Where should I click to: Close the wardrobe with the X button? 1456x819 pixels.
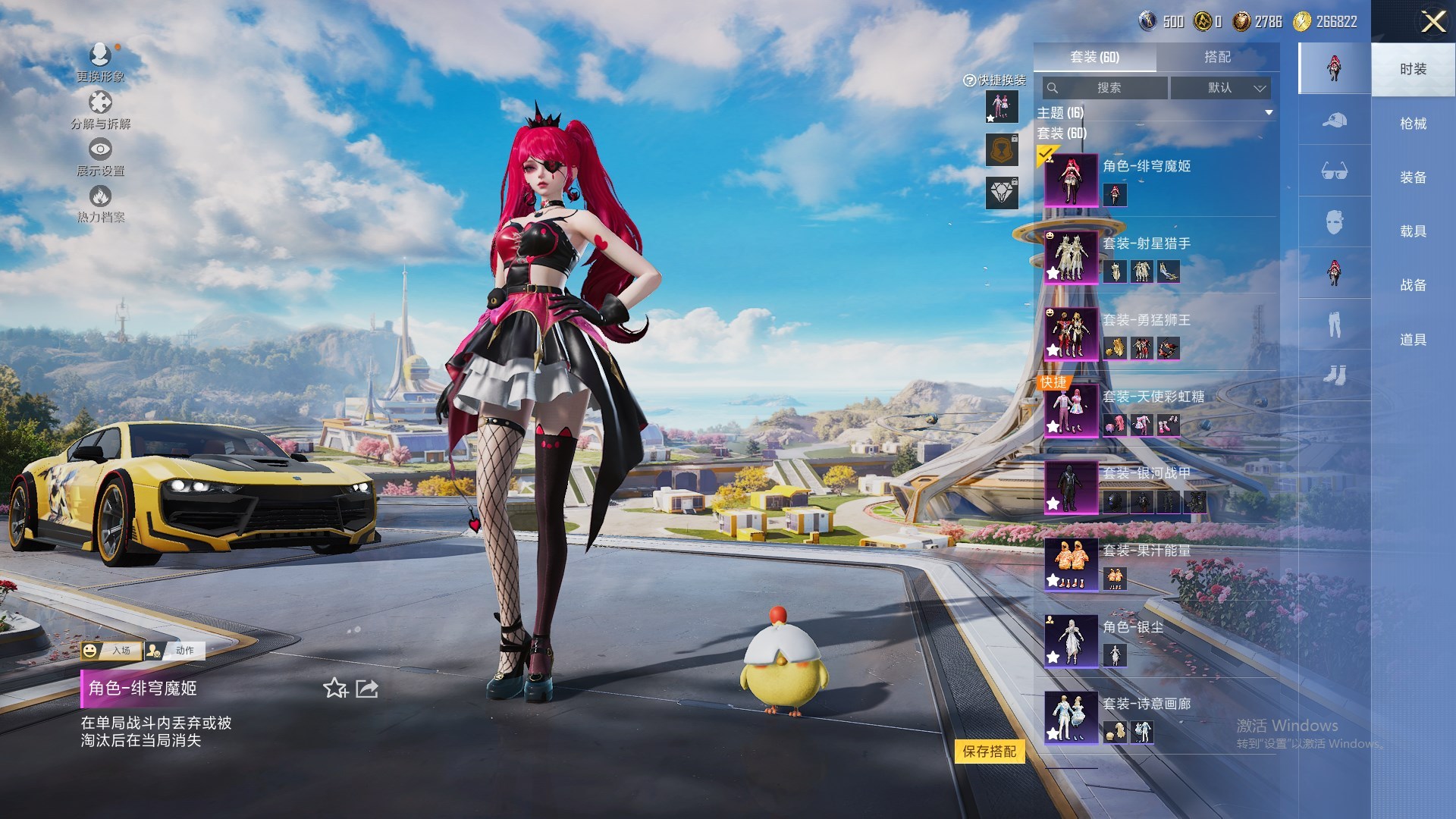[x=1432, y=21]
